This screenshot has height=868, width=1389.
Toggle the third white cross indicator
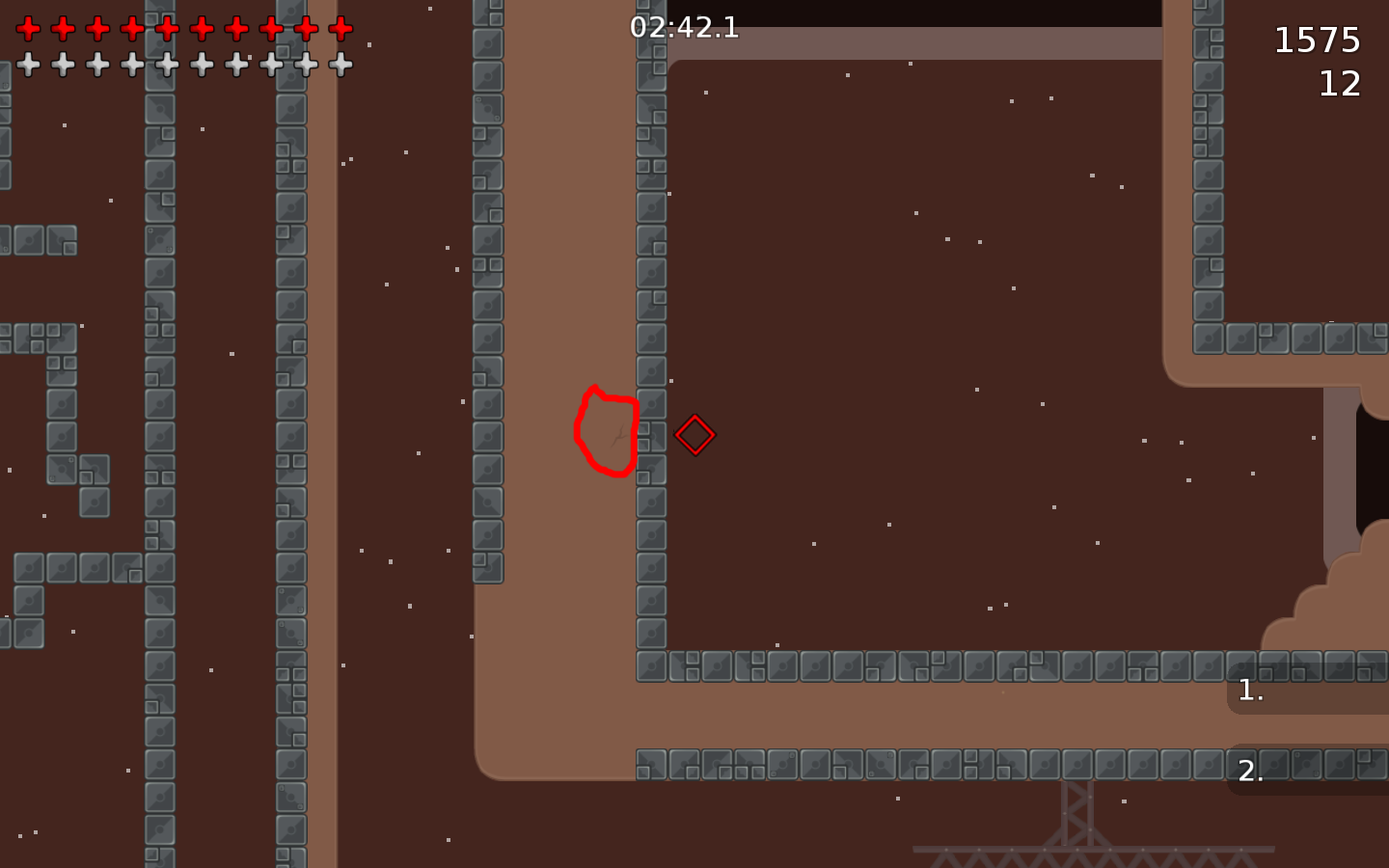(96, 66)
